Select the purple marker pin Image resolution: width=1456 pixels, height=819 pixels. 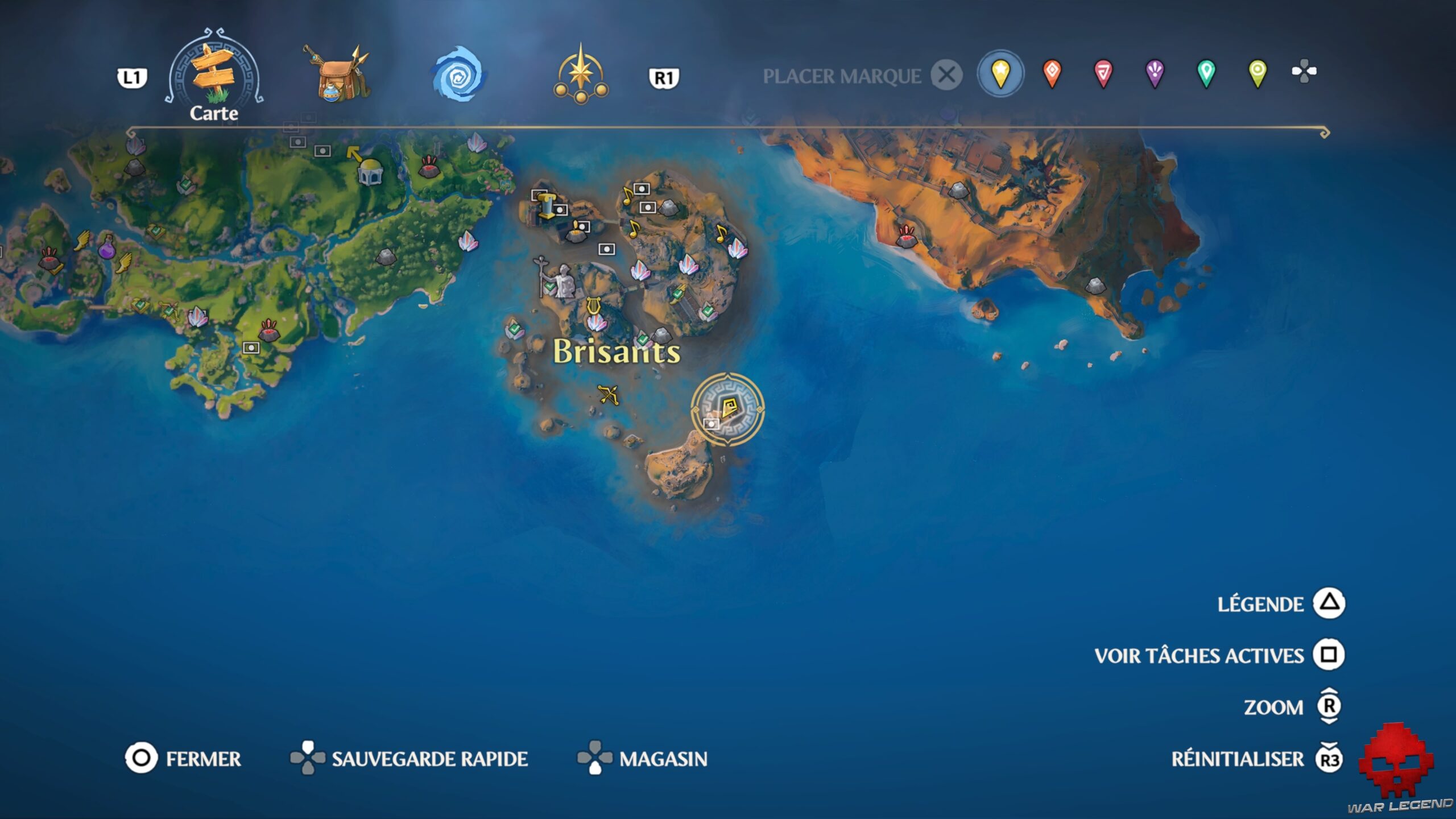(1156, 72)
